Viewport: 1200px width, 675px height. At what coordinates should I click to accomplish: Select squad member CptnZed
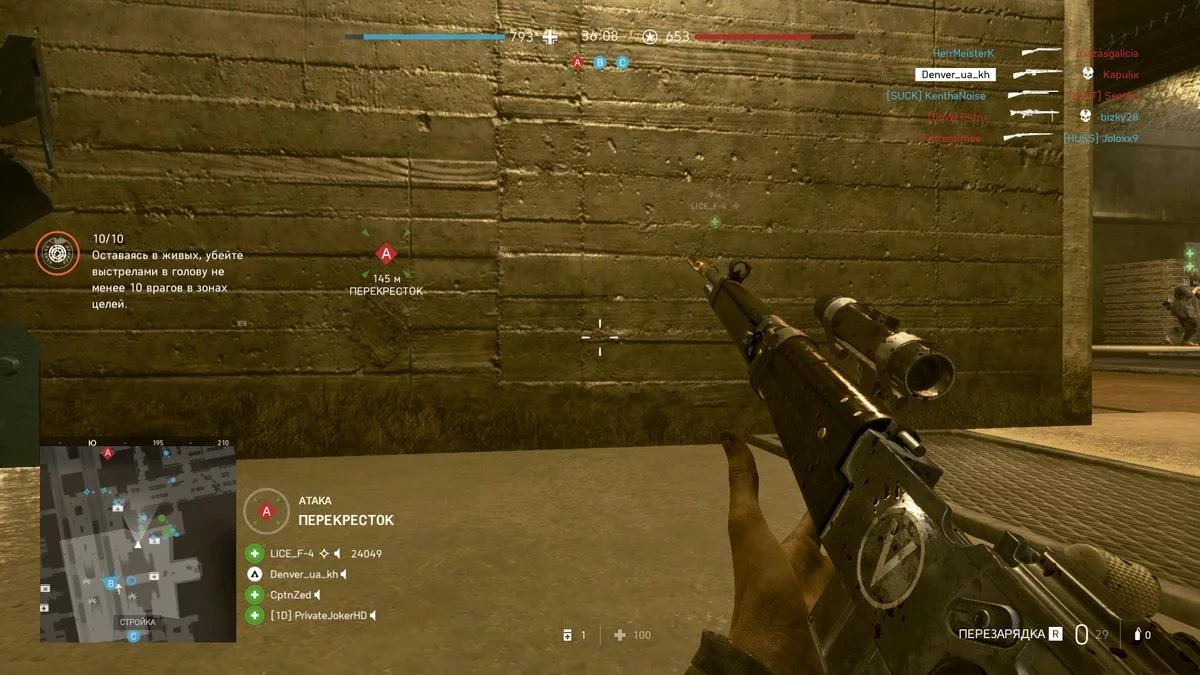coord(291,595)
